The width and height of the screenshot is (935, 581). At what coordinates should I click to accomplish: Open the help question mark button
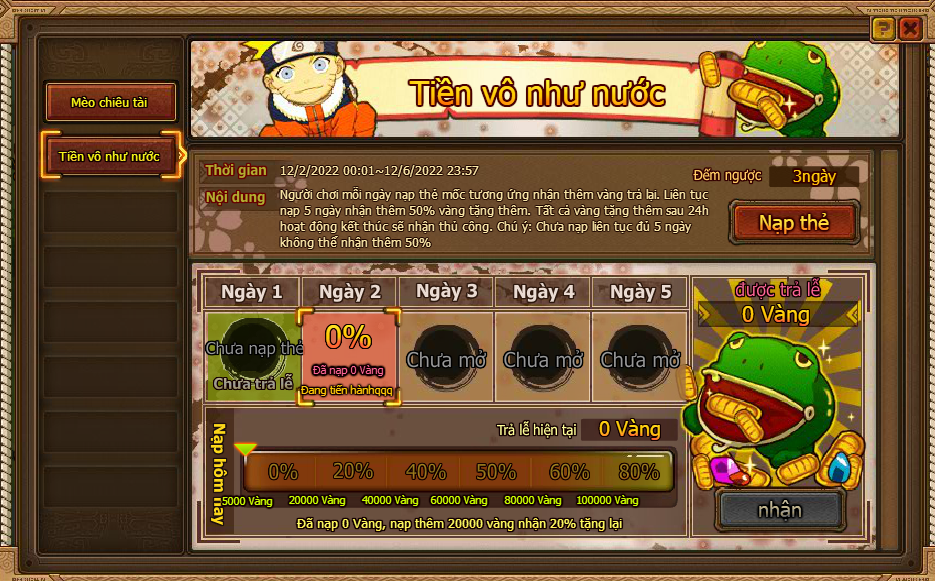(x=882, y=29)
